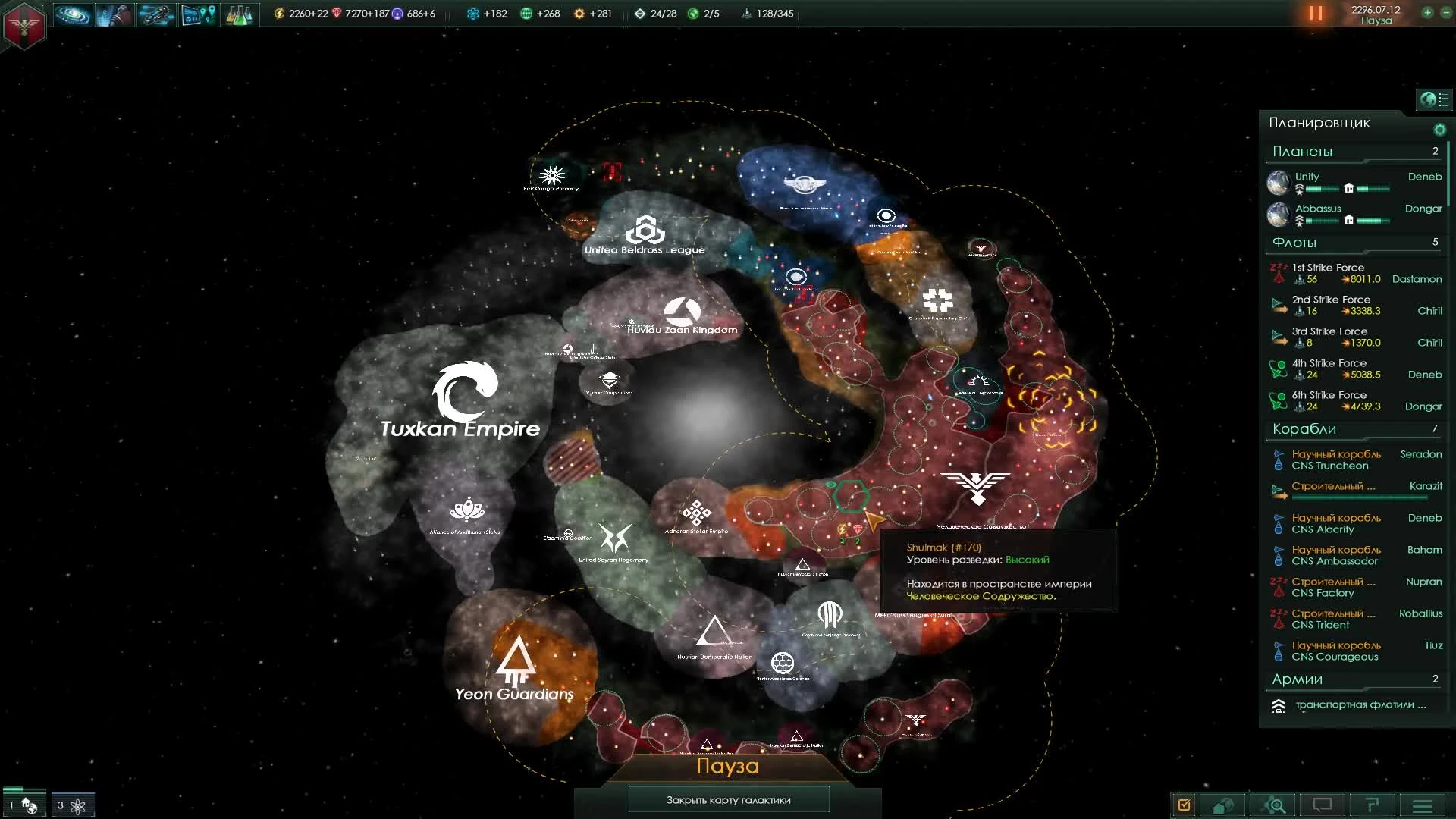
Task: Toggle pause with the pause button top-right
Action: [x=1315, y=13]
